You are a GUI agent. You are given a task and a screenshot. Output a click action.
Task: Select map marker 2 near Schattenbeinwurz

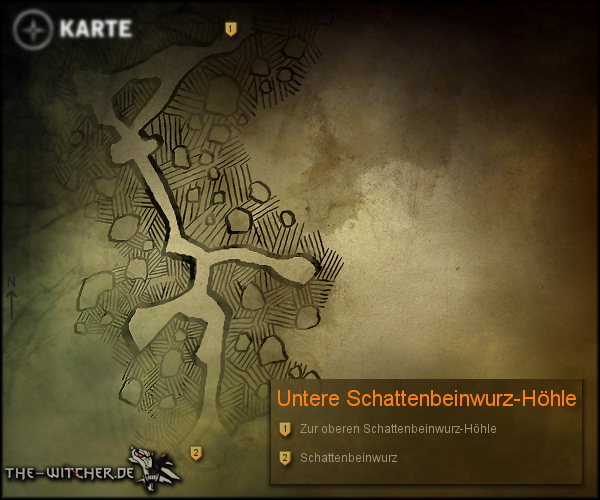196,453
